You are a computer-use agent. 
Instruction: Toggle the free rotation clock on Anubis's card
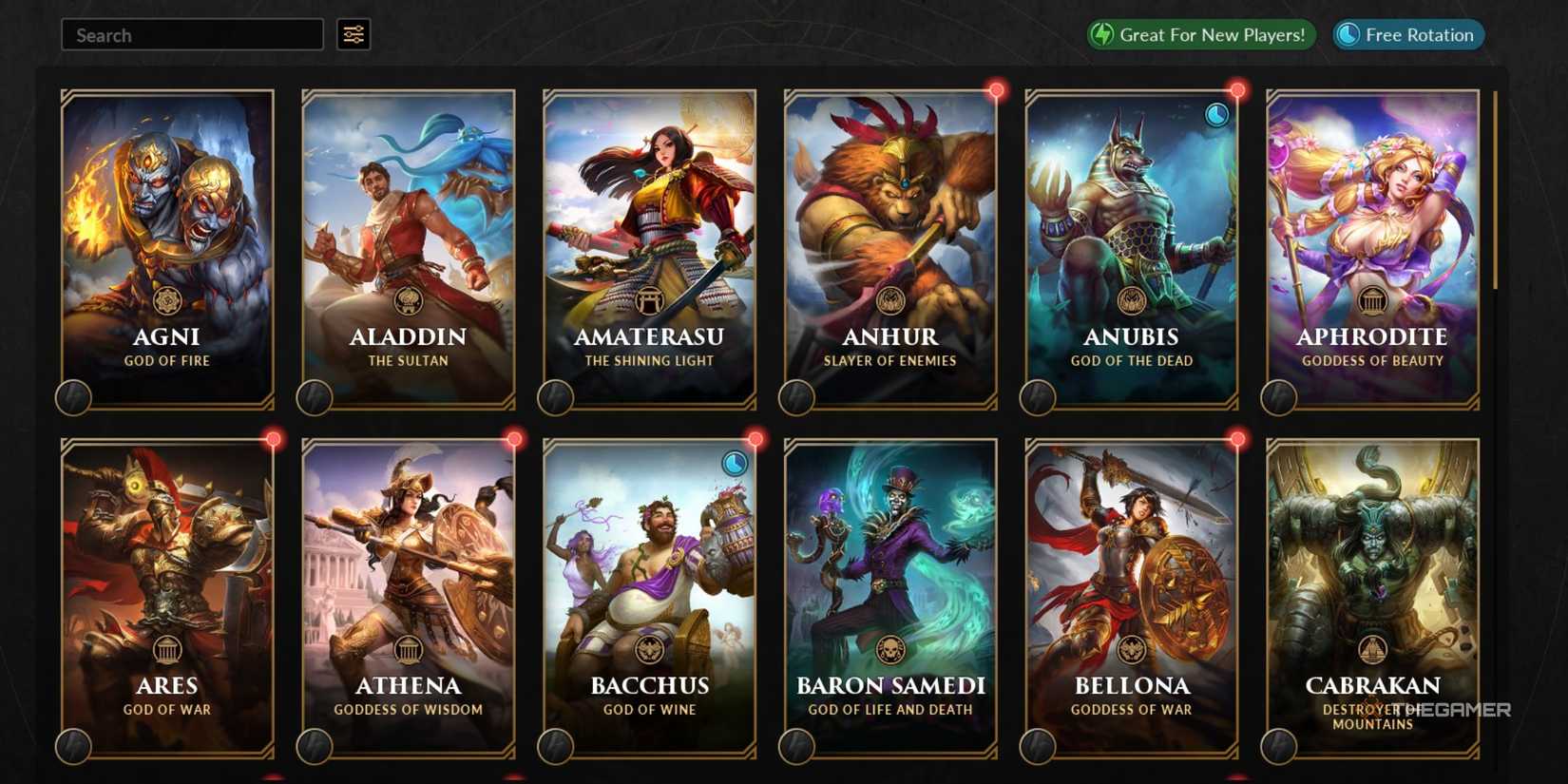pos(1214,113)
